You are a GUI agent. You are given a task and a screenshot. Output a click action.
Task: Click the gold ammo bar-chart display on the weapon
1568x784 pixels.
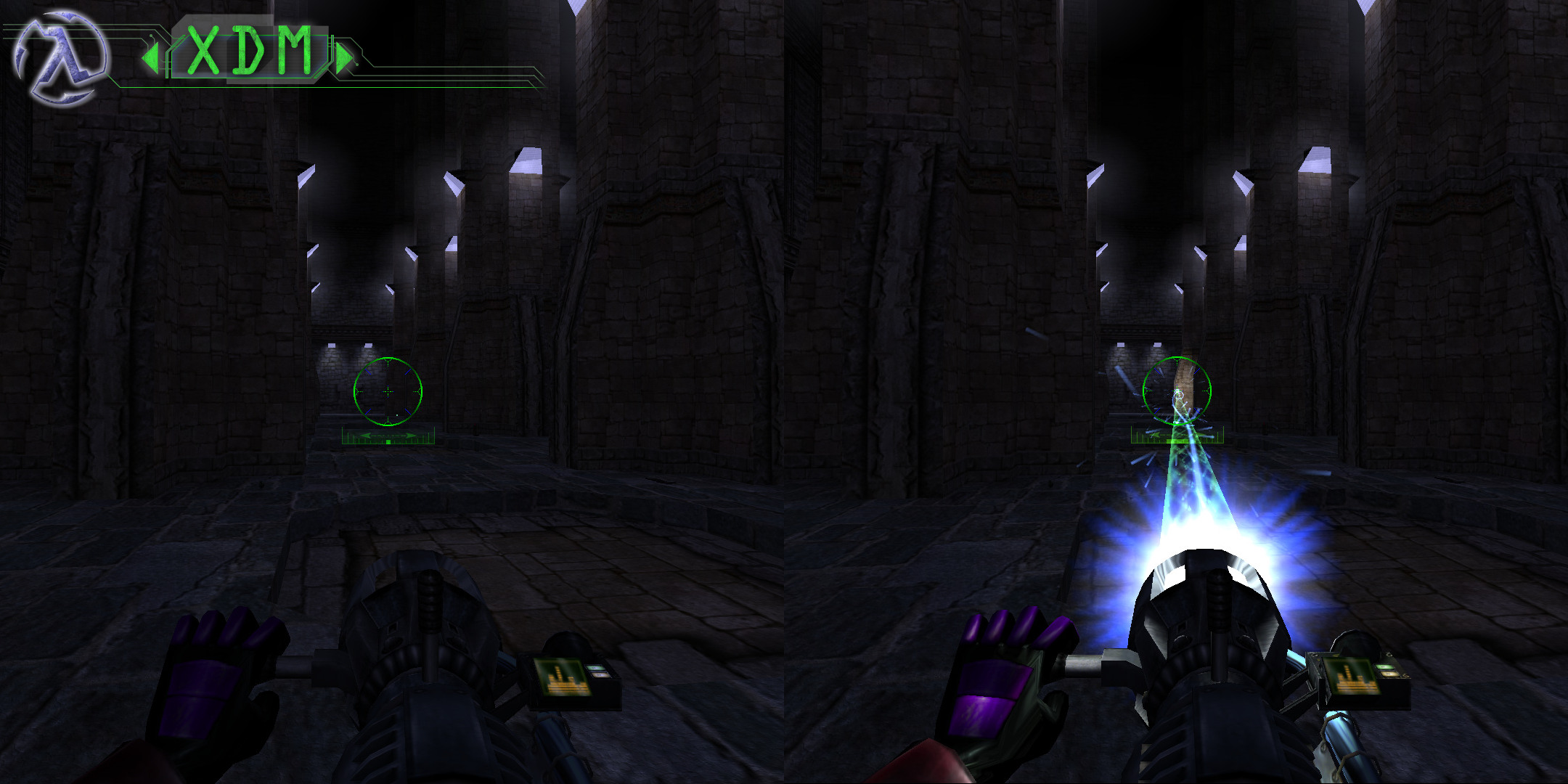[x=563, y=679]
